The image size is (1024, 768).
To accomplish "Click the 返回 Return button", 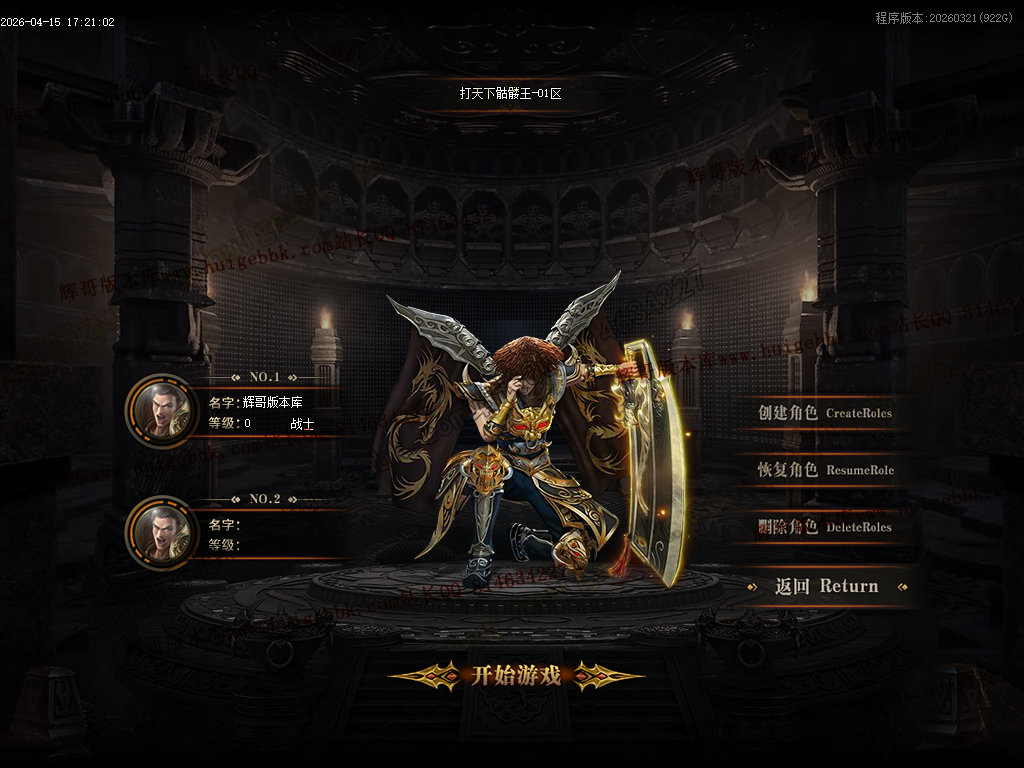I will pyautogui.click(x=826, y=586).
